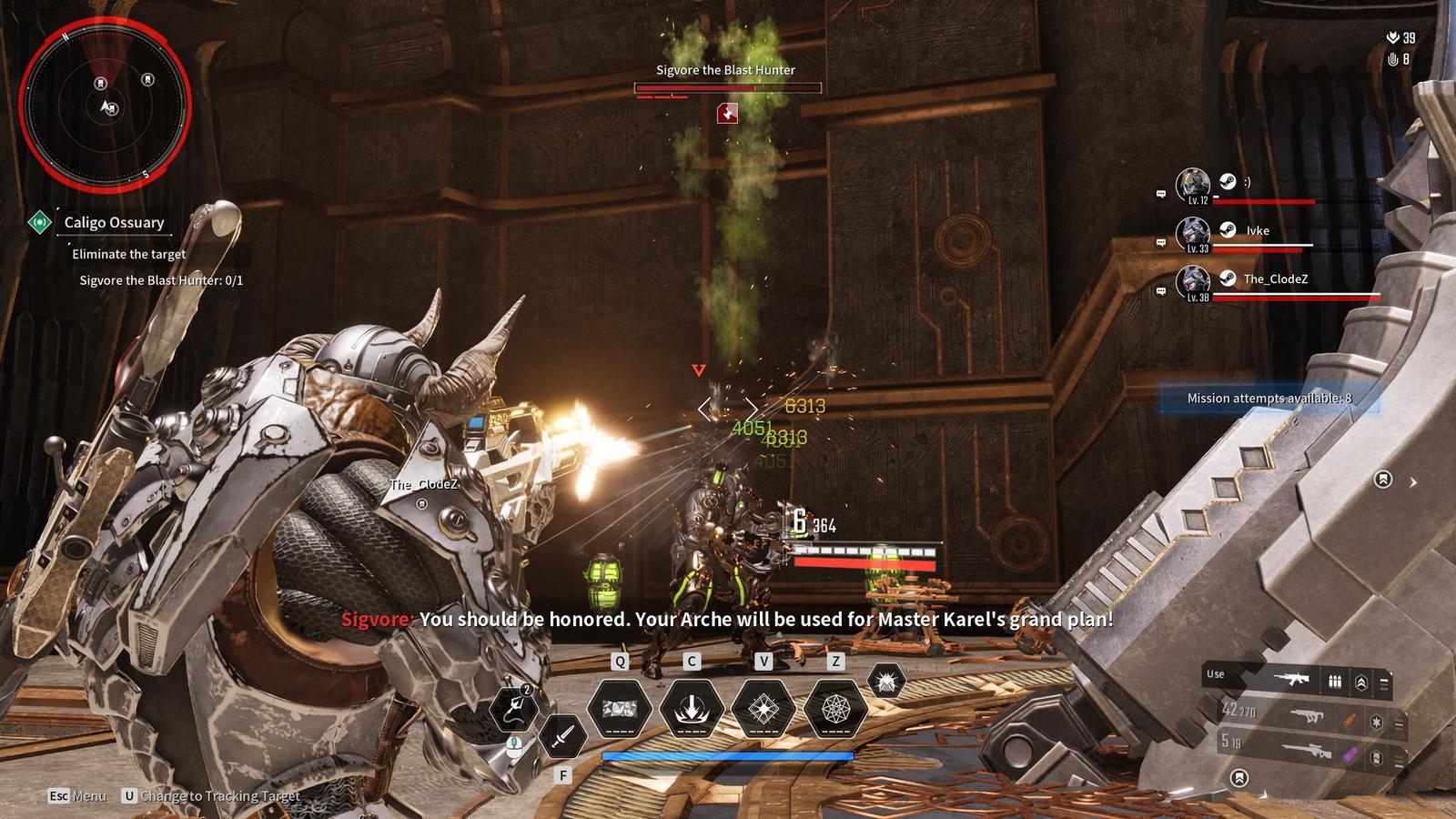Click the circular minimap radar

pyautogui.click(x=105, y=102)
